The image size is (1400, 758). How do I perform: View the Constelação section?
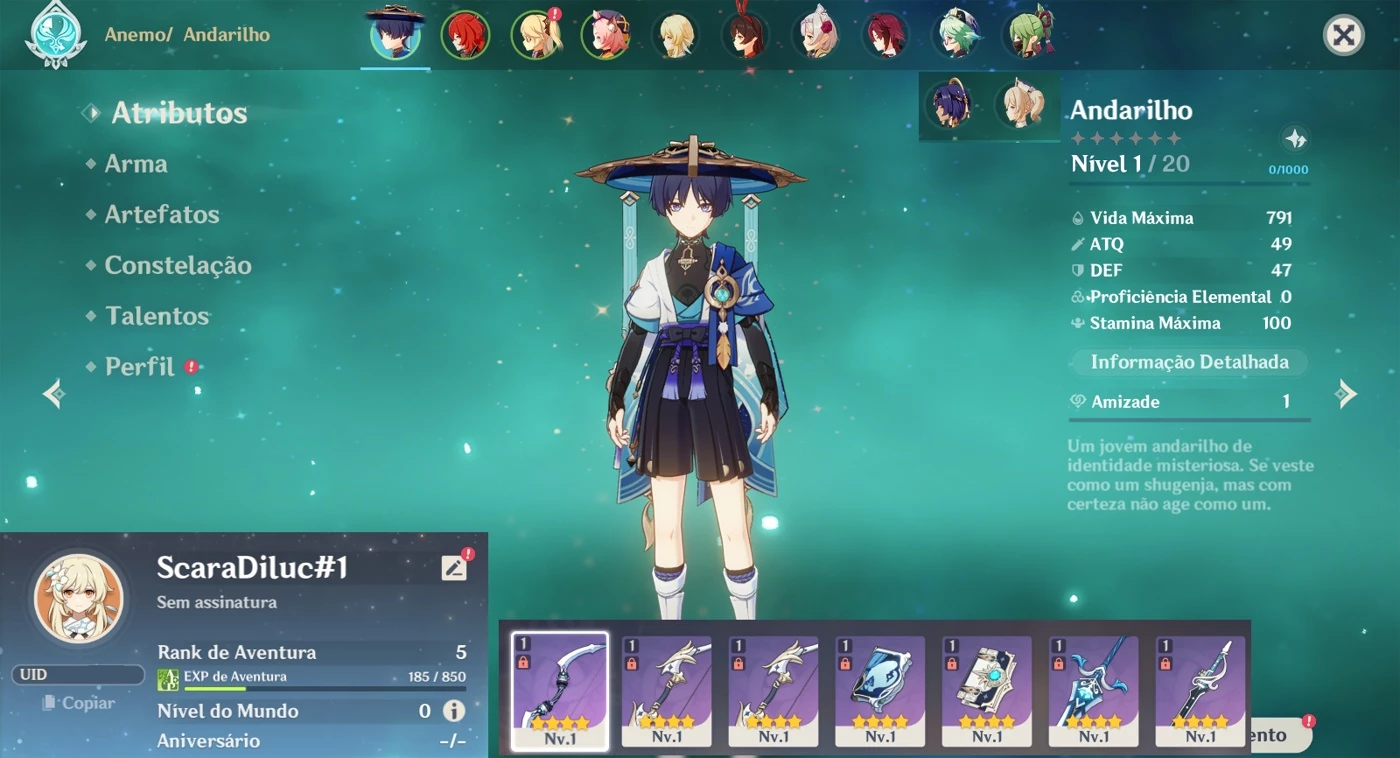[178, 266]
